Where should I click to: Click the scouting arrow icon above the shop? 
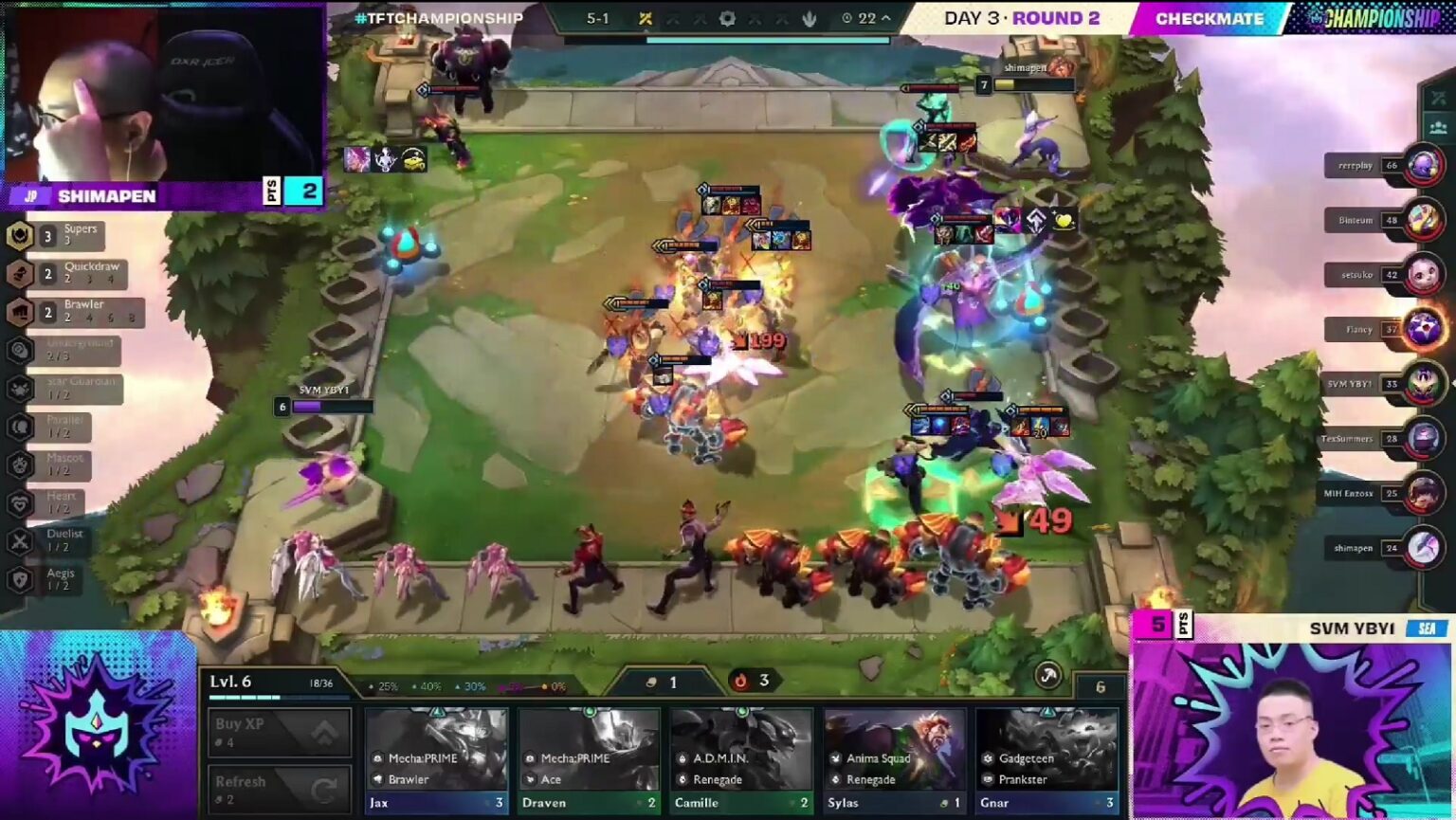(1049, 676)
